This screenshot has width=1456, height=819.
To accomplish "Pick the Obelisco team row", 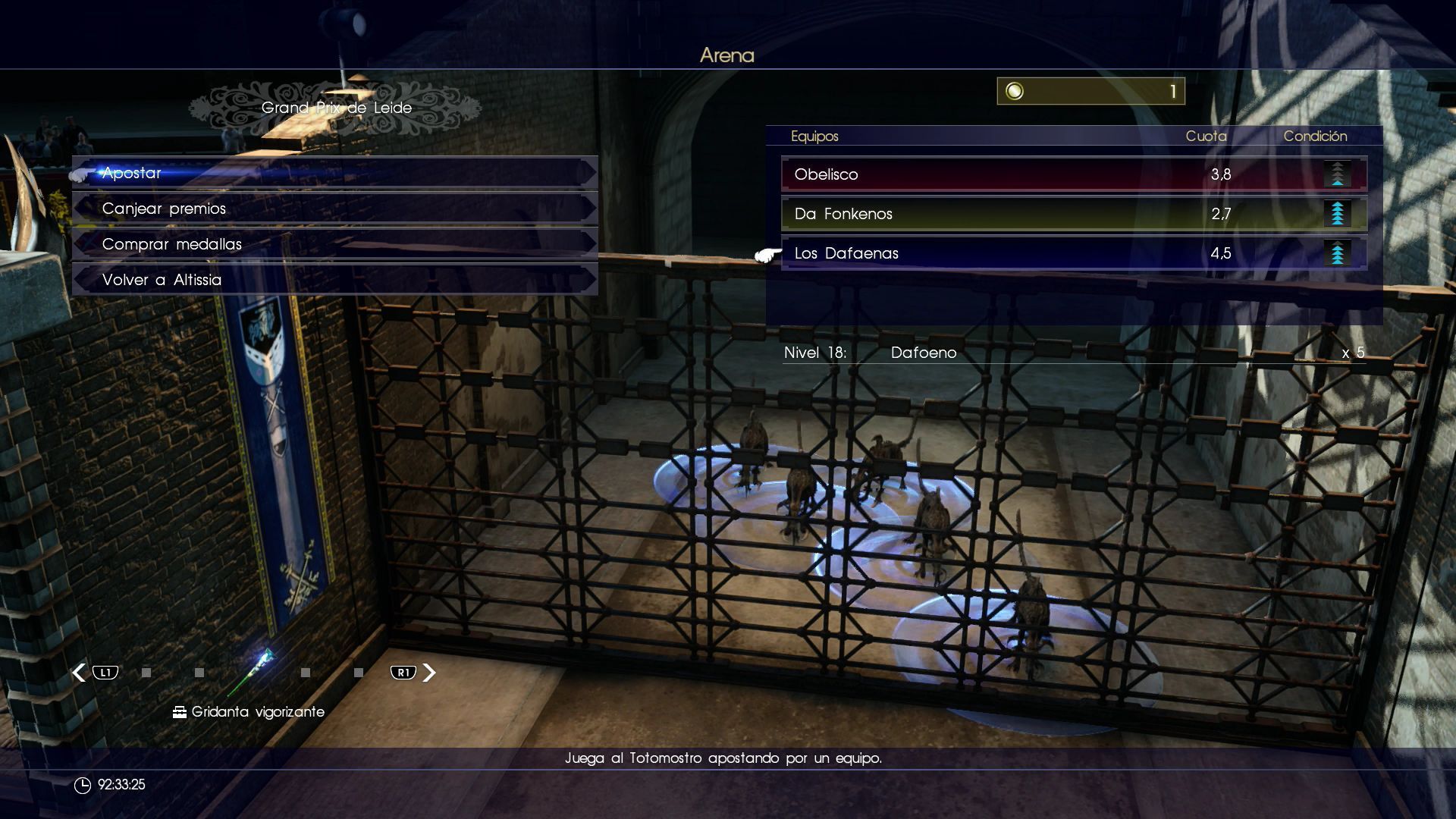I will (x=1073, y=174).
